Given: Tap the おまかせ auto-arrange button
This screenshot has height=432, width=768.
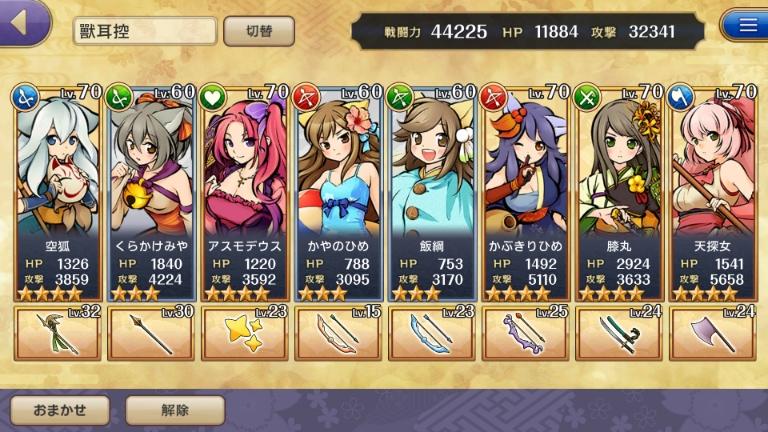Looking at the screenshot, I should coord(61,409).
